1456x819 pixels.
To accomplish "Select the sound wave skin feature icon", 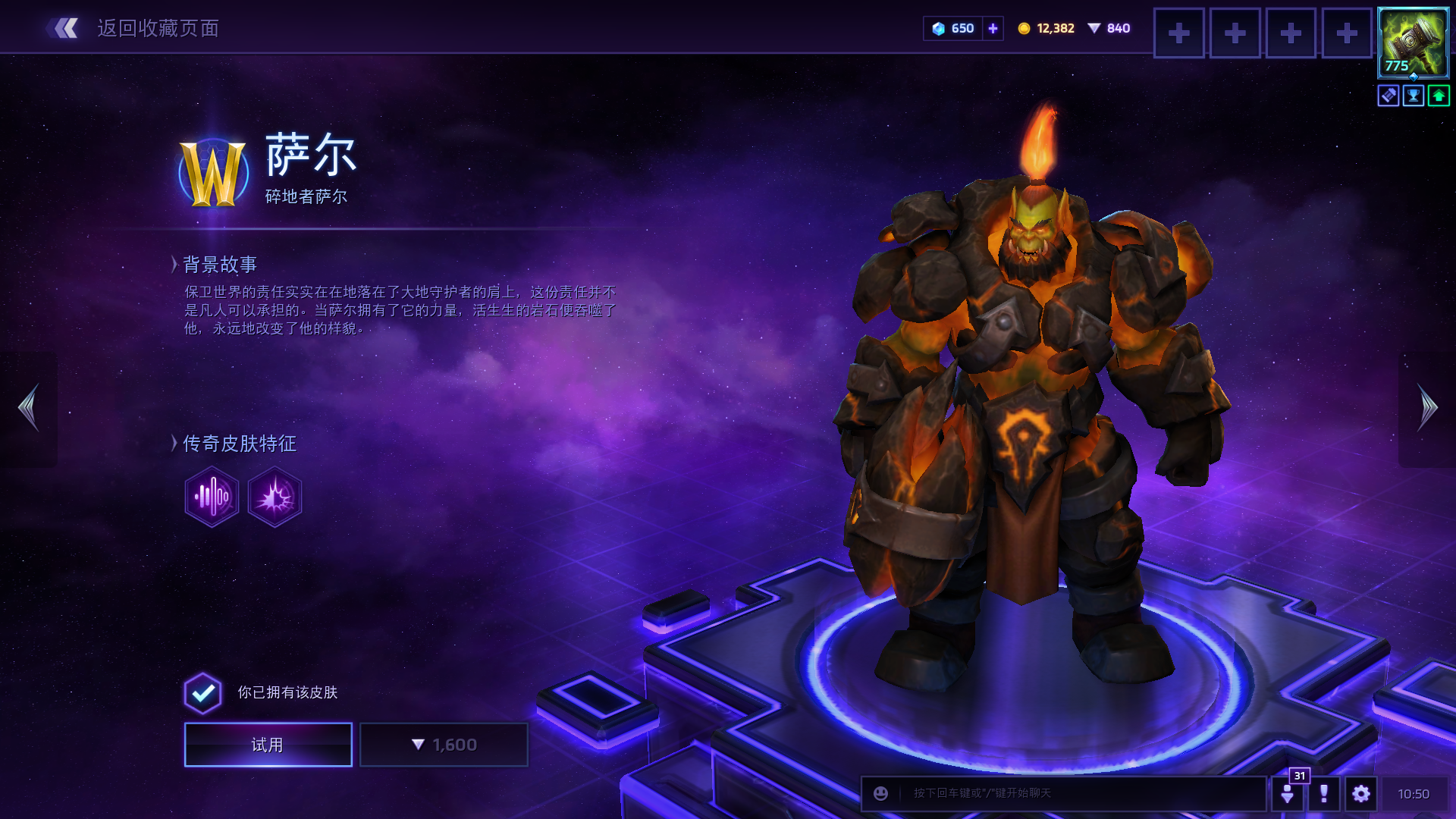I will pyautogui.click(x=212, y=497).
